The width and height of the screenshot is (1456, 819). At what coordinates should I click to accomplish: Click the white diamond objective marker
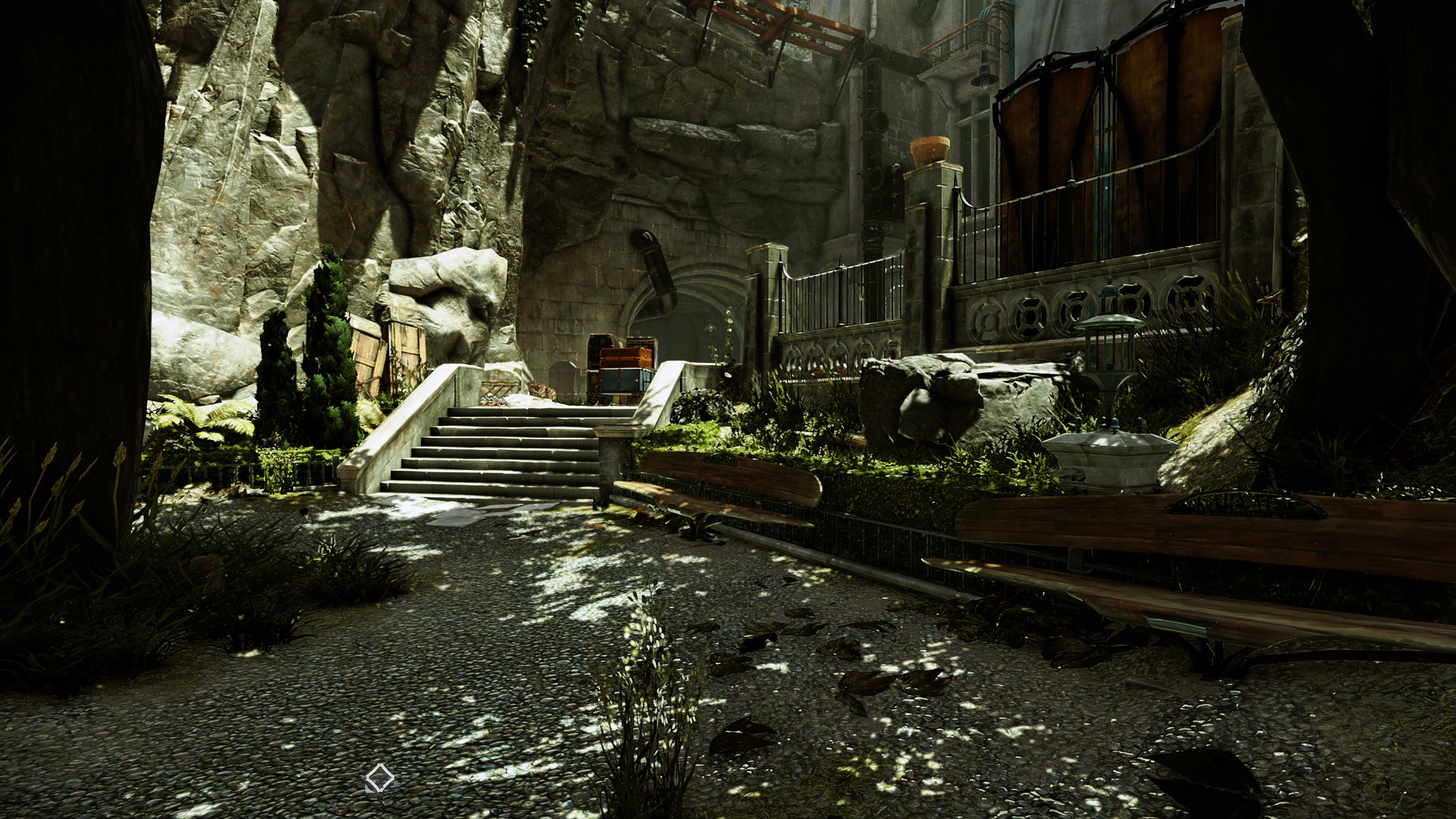tap(380, 779)
